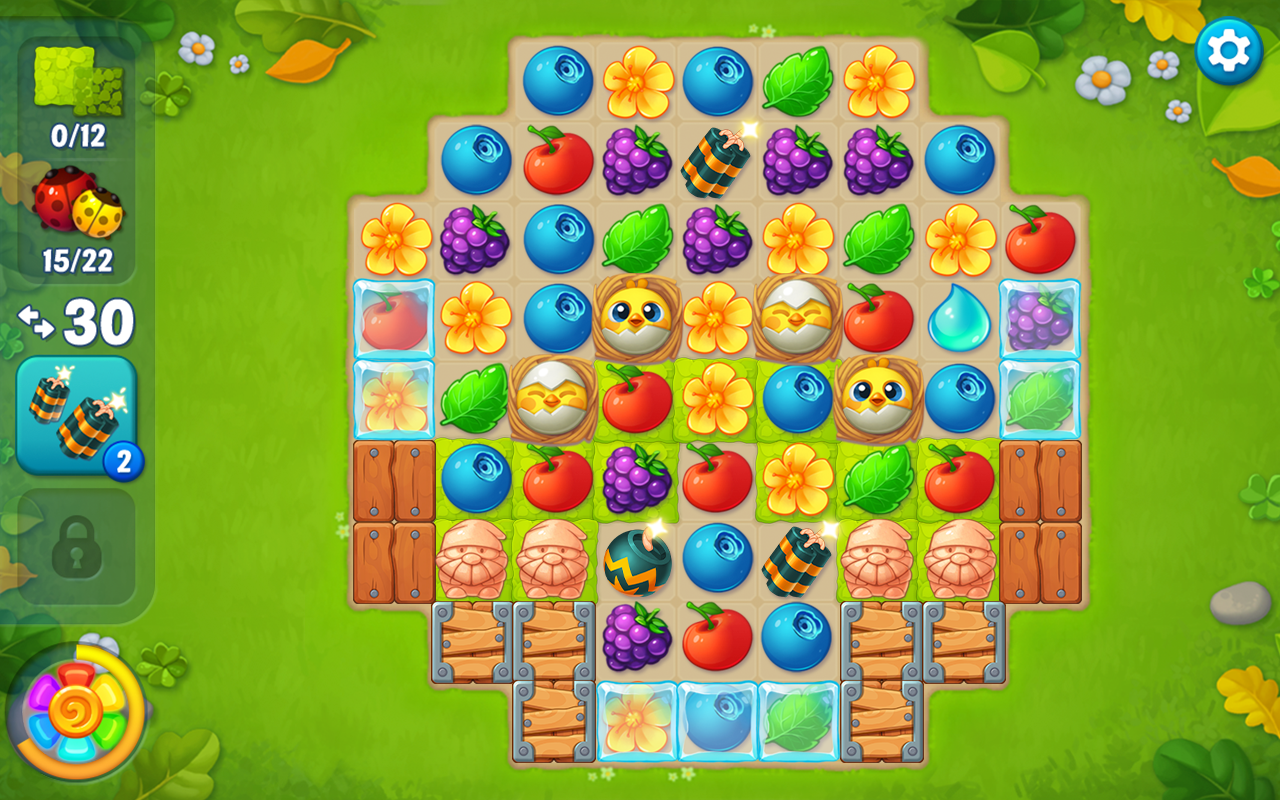Tap the frozen apple on the left edge
Screen dimensions: 1280x800
pos(394,318)
